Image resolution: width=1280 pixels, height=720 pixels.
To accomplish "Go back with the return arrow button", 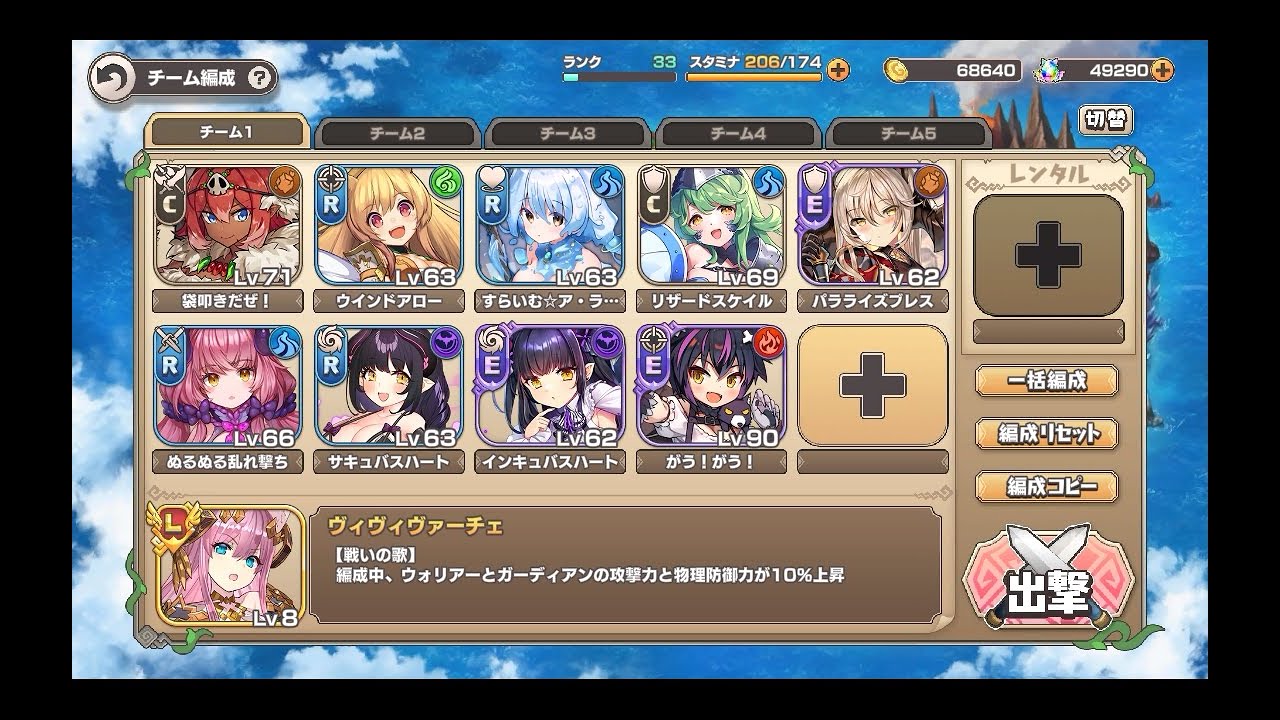I will [x=113, y=79].
